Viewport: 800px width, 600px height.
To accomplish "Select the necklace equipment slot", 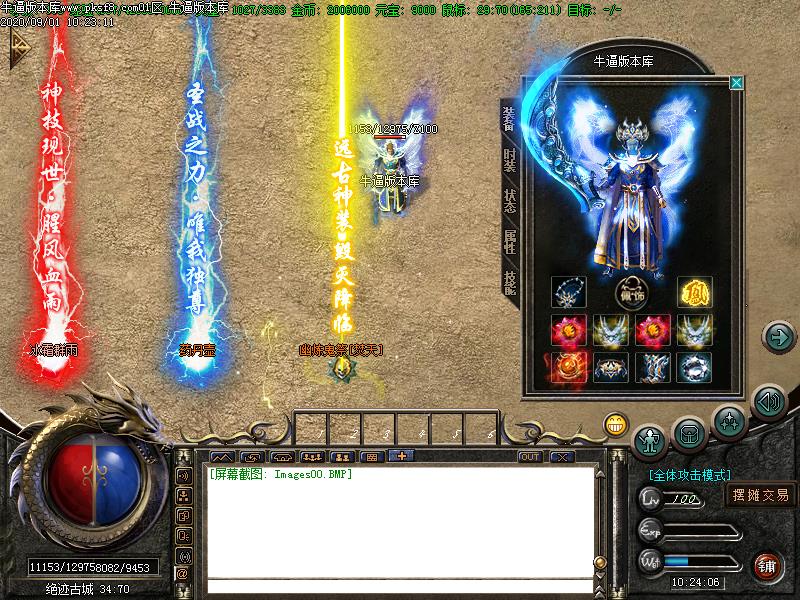I will tap(569, 294).
